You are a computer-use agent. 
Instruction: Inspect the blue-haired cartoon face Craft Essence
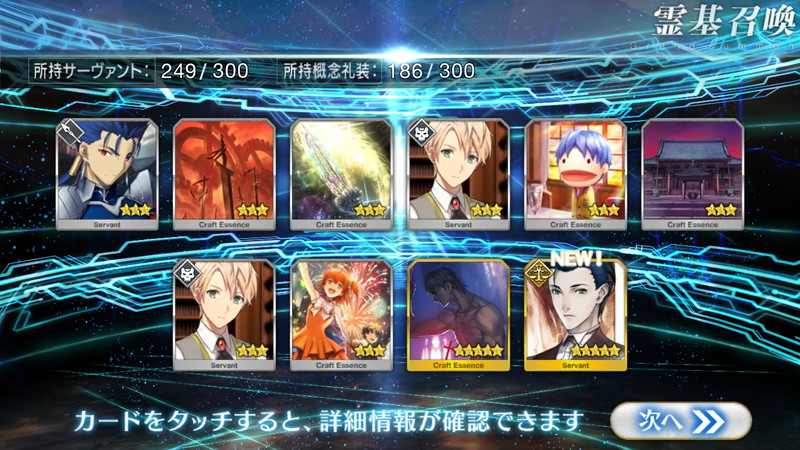[575, 174]
